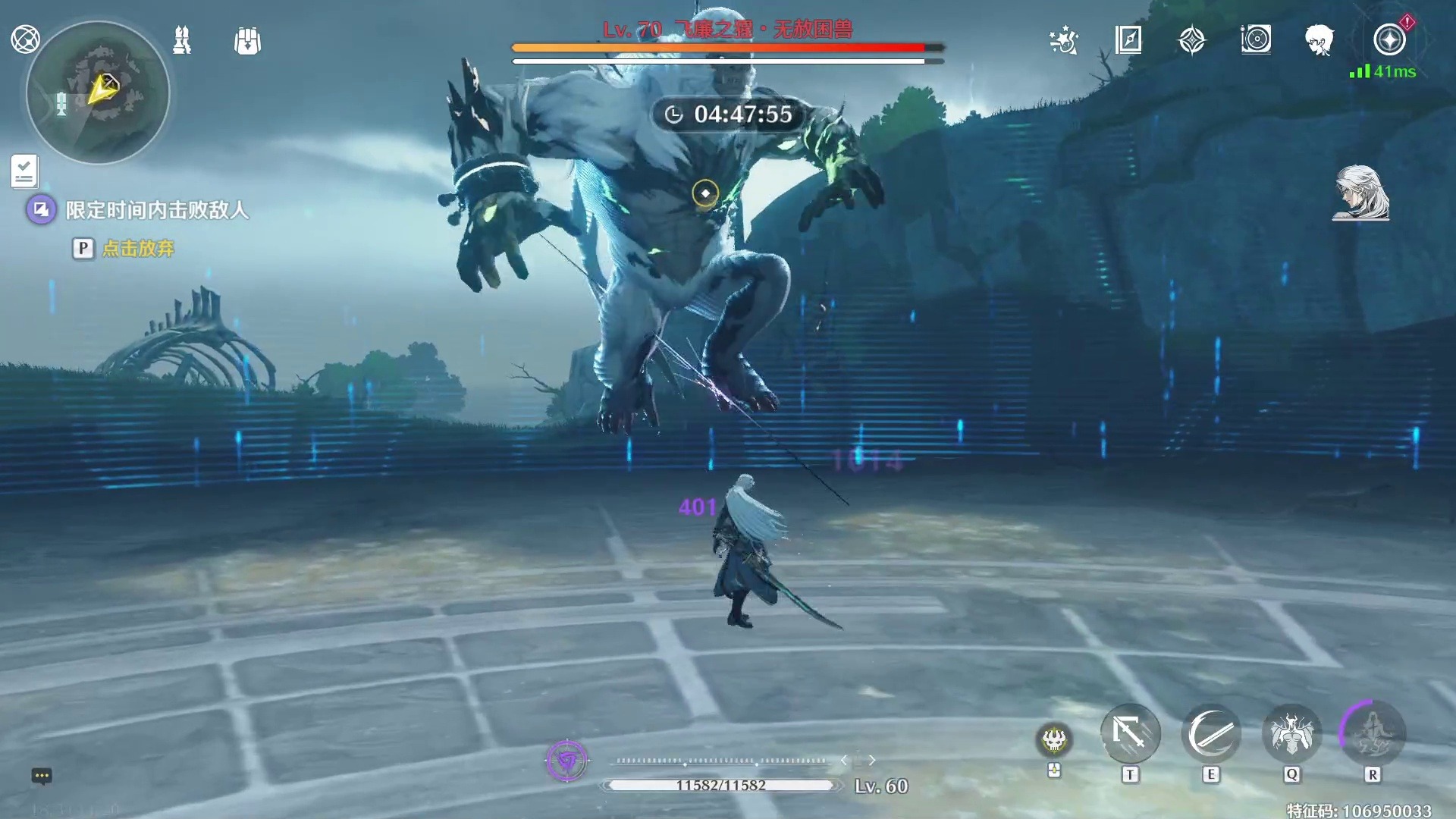Use the small skull utility item
This screenshot has width=1456, height=819.
pyautogui.click(x=1054, y=739)
